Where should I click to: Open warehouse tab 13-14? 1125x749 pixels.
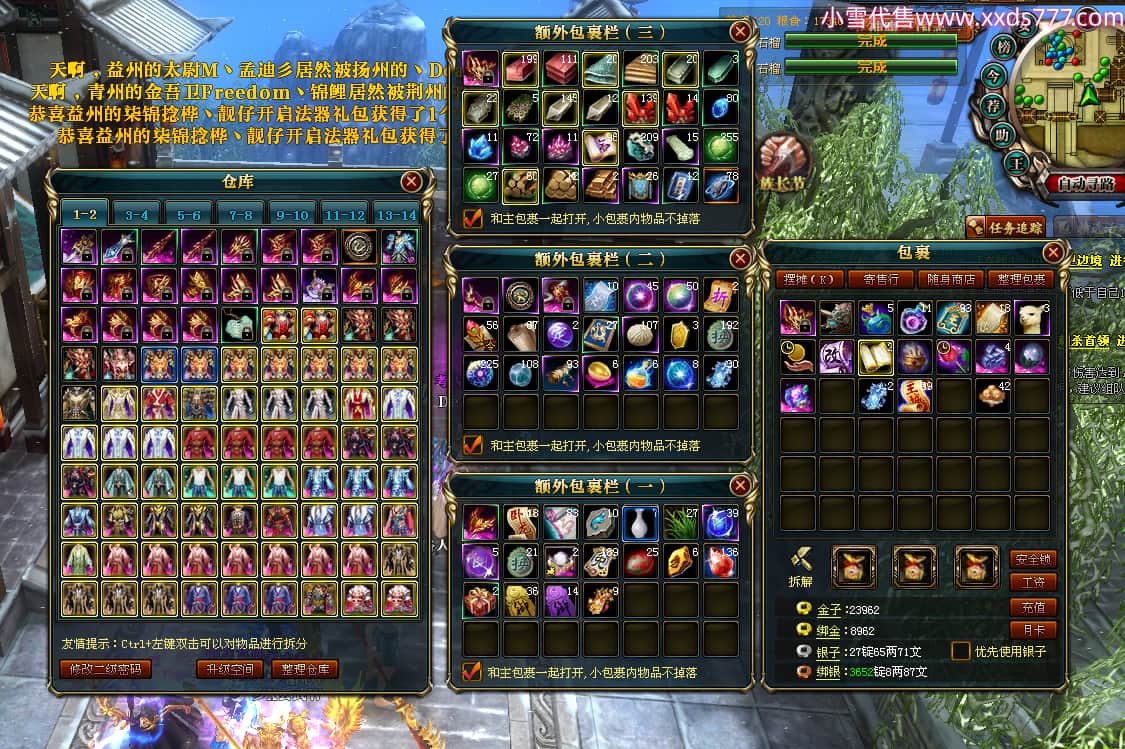(x=395, y=214)
